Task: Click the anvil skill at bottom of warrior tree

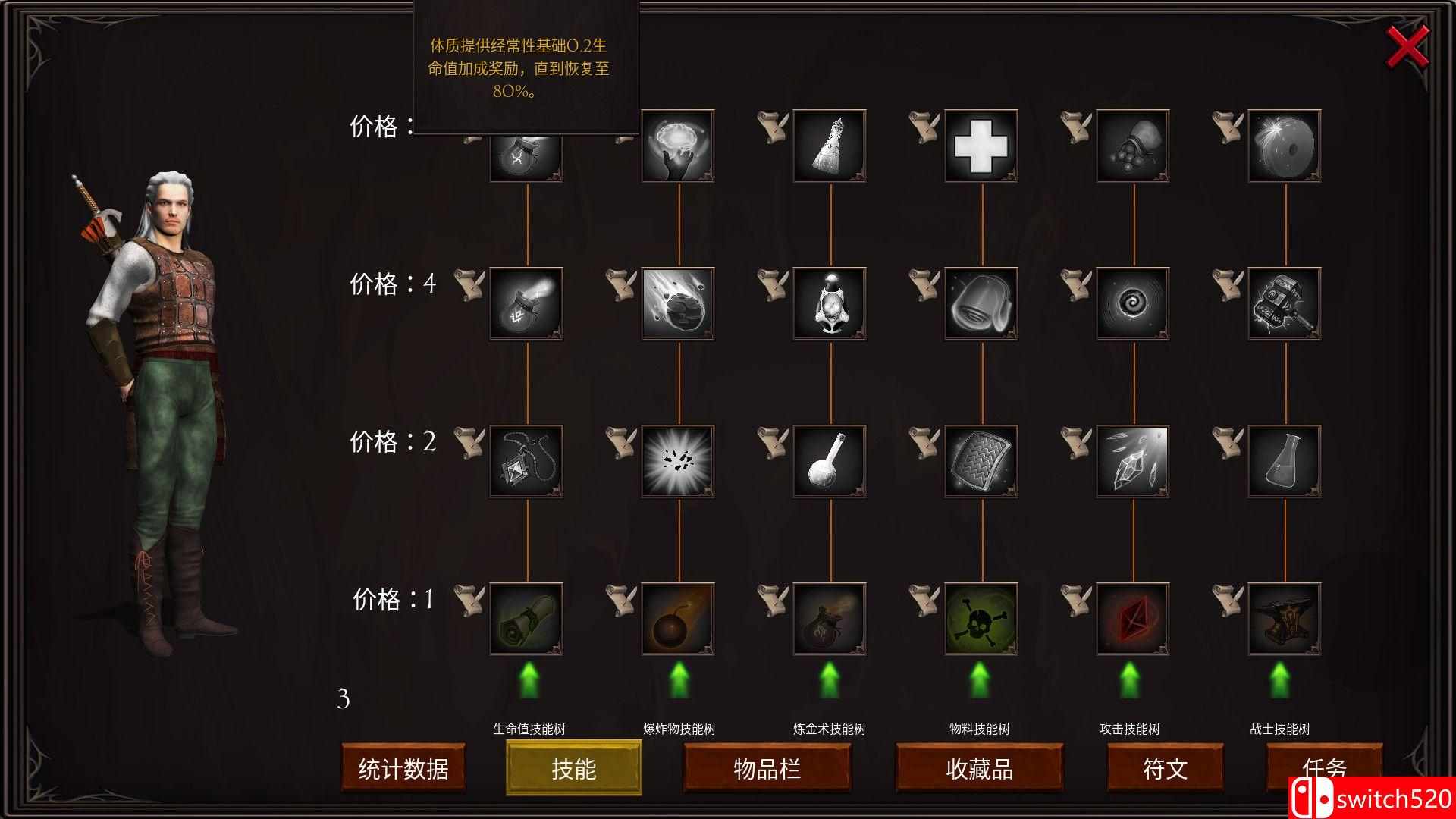Action: pos(1283,618)
